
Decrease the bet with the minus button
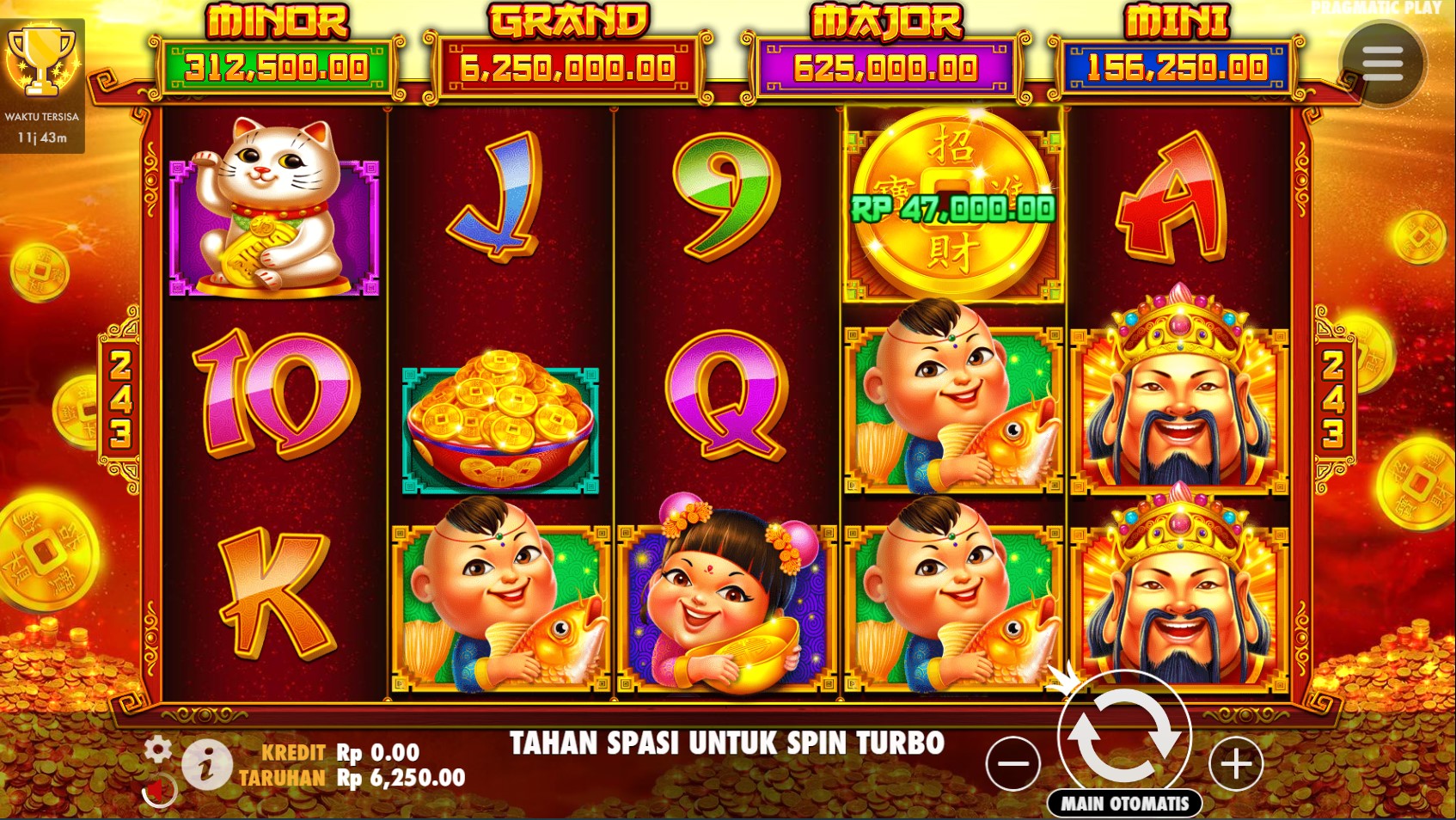pyautogui.click(x=1013, y=763)
